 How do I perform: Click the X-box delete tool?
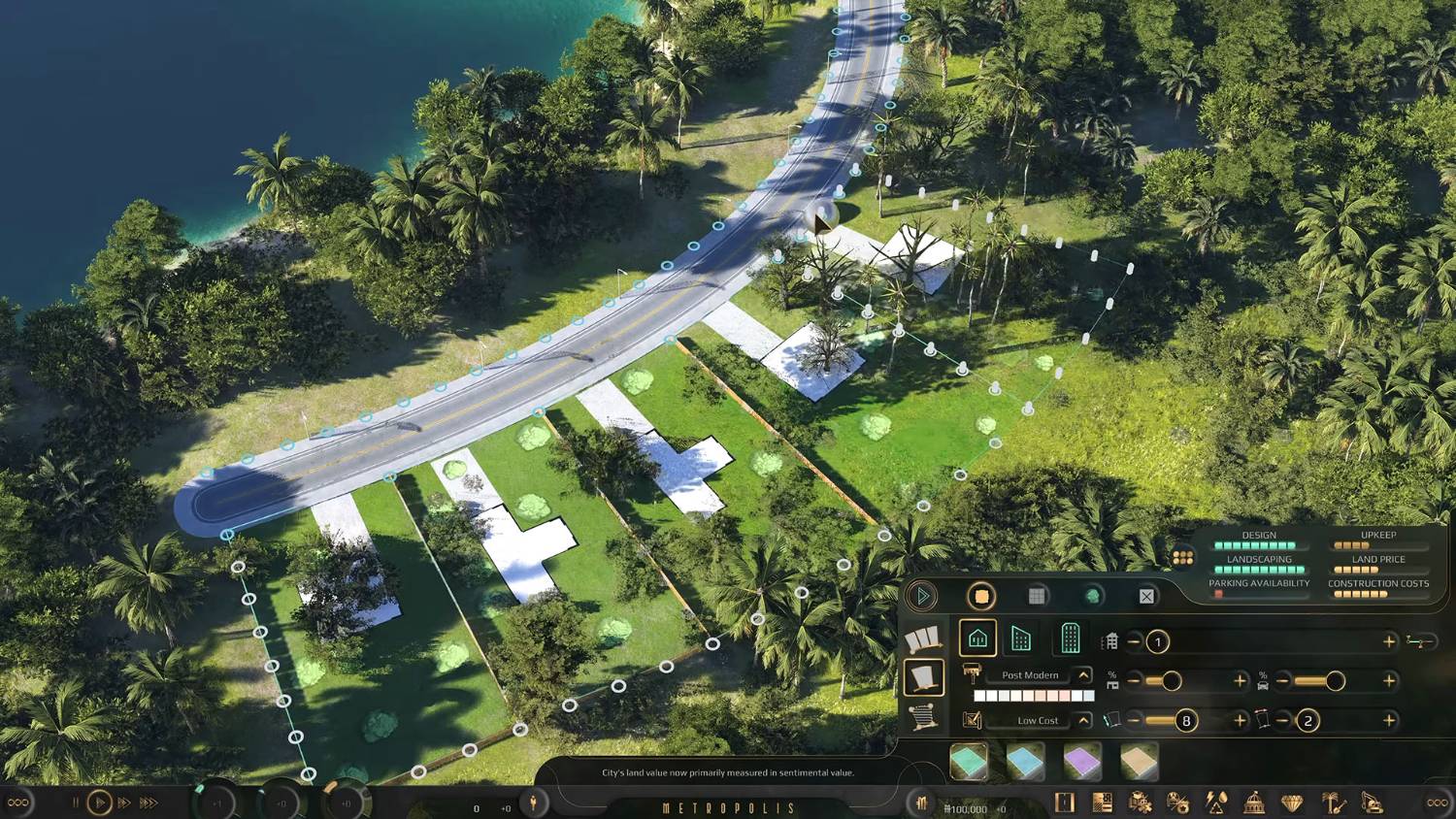[x=1146, y=596]
